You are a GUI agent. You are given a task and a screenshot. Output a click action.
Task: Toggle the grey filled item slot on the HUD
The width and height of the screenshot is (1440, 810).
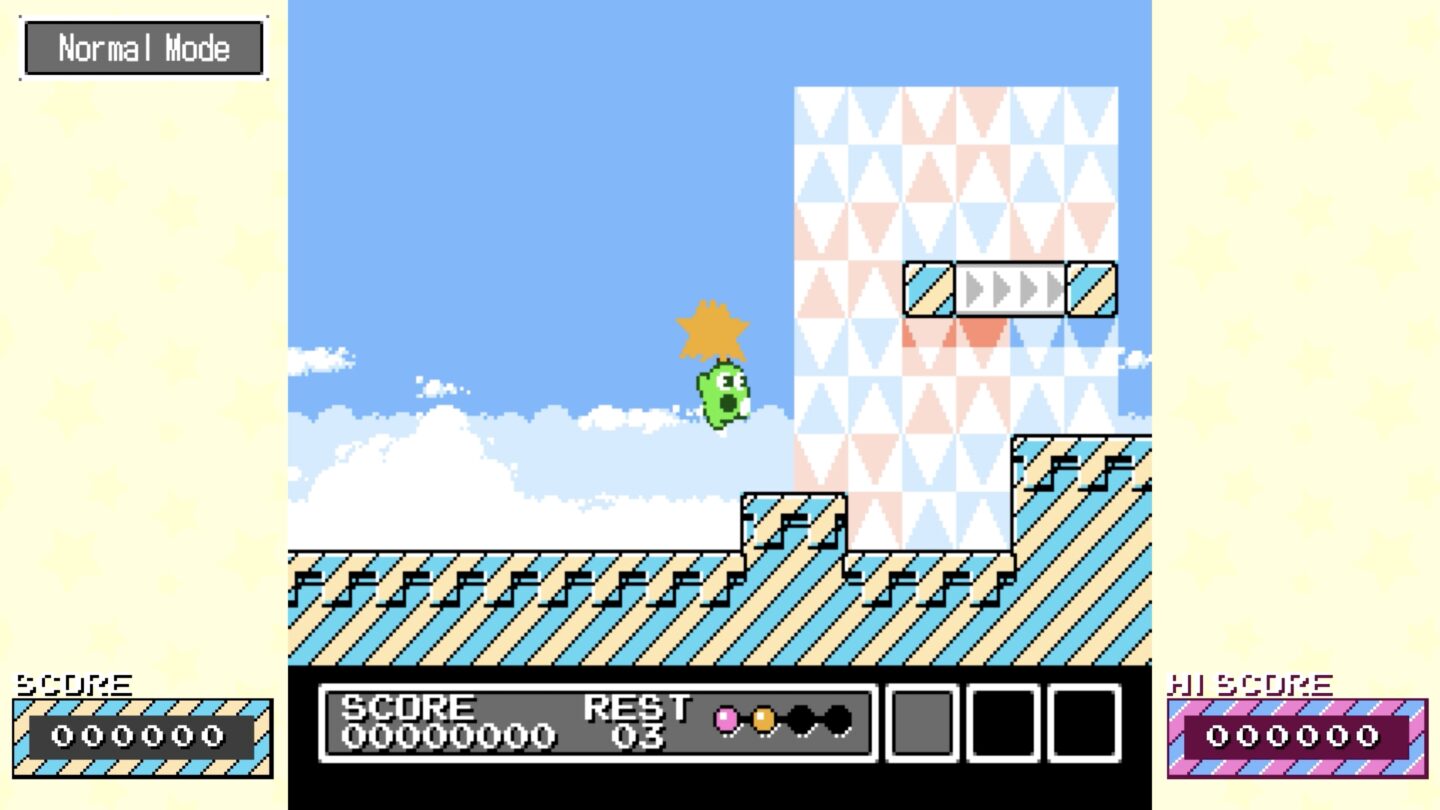921,725
